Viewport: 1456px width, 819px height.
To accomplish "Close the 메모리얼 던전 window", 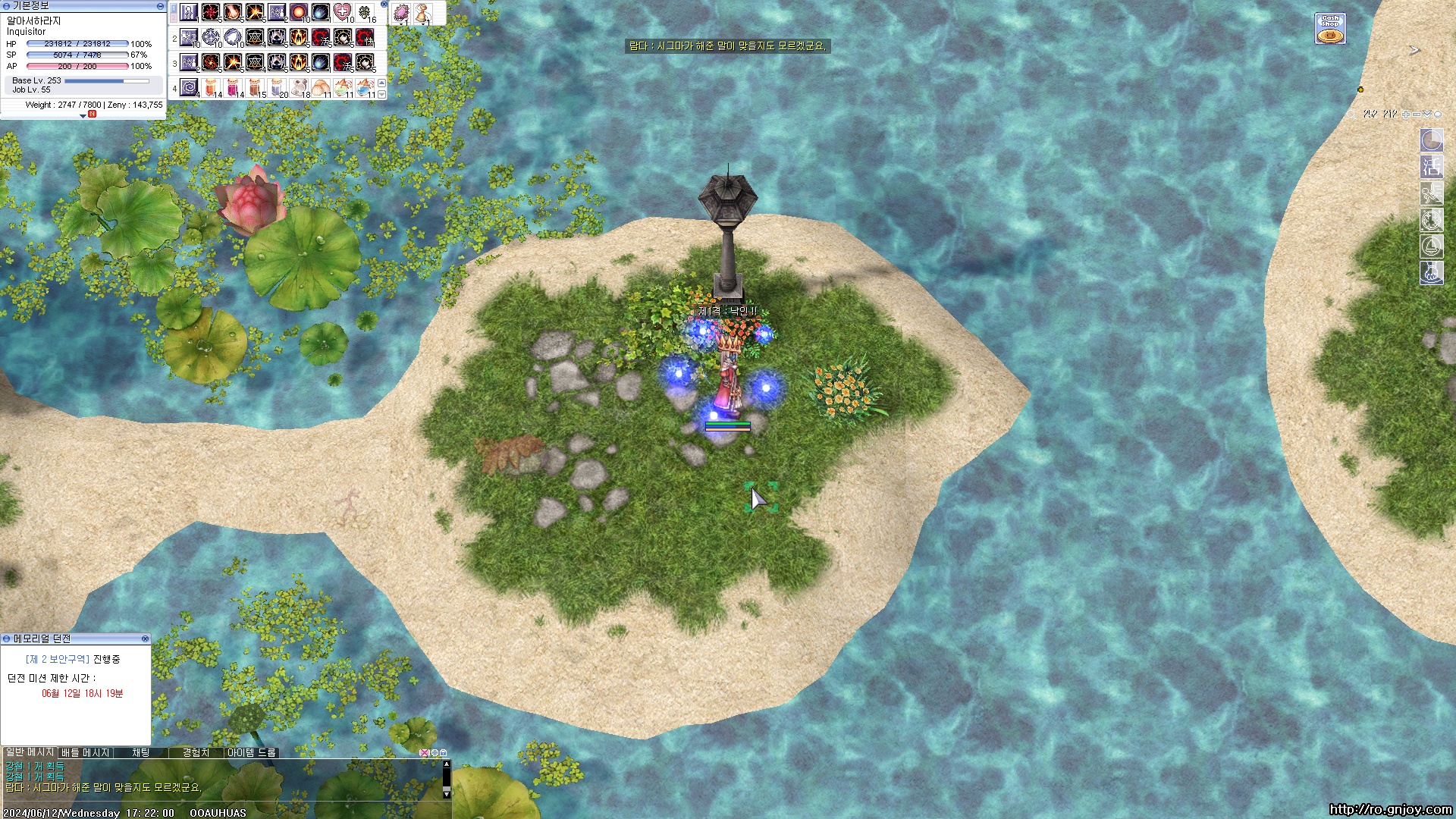I will [x=145, y=639].
